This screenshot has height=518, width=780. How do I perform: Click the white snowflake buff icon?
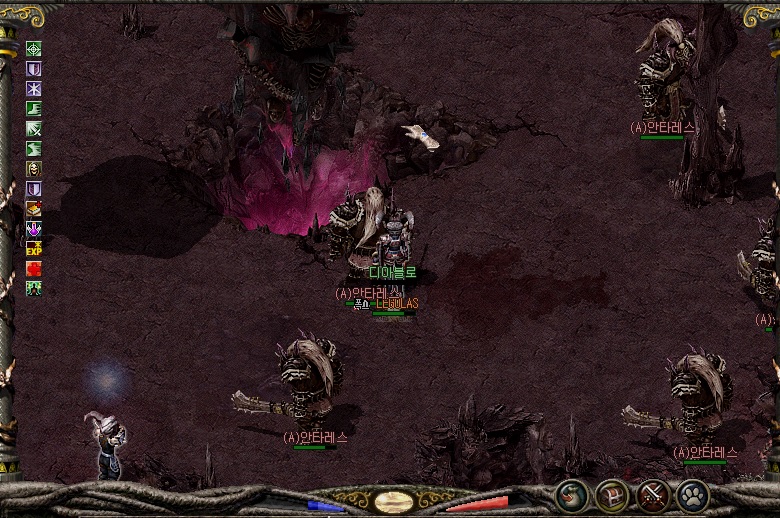click(34, 88)
